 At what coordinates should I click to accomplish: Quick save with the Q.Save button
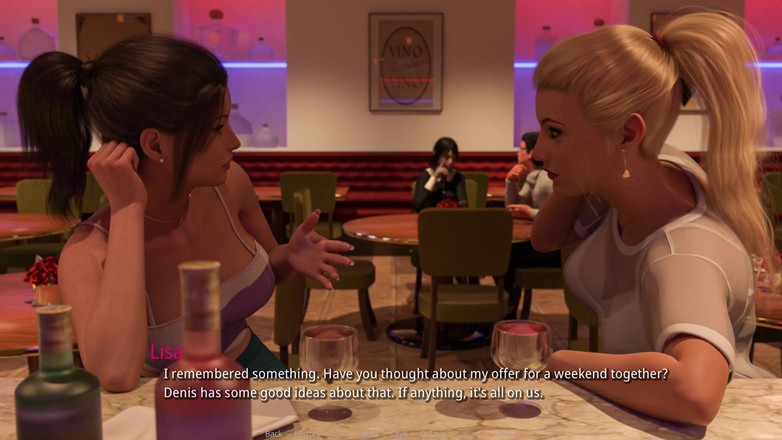(432, 434)
